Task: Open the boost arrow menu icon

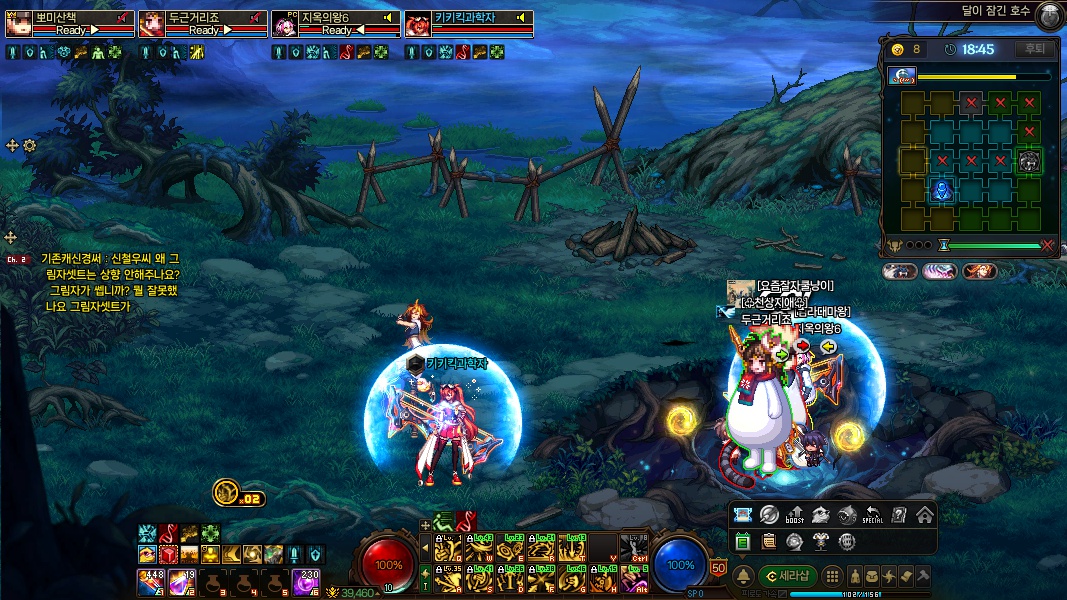Action: [795, 515]
